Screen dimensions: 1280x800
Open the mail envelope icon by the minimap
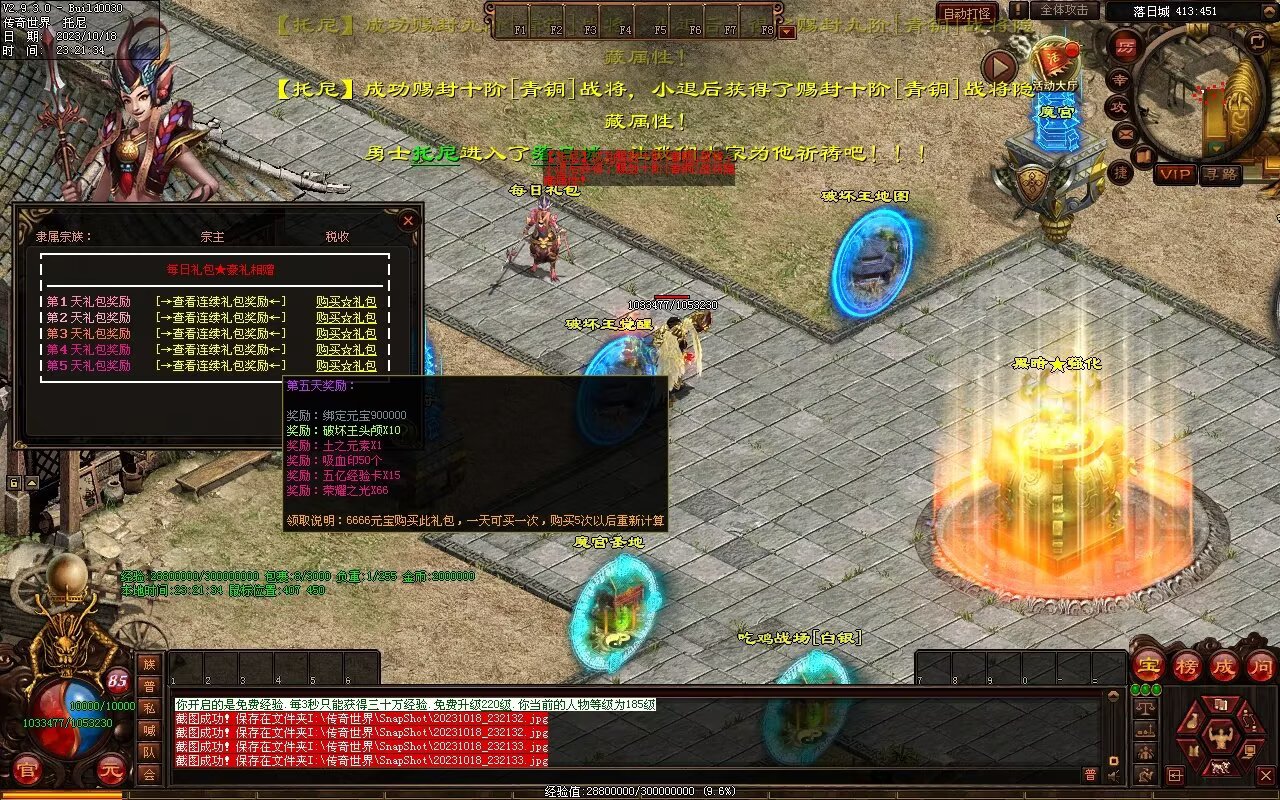click(1126, 132)
